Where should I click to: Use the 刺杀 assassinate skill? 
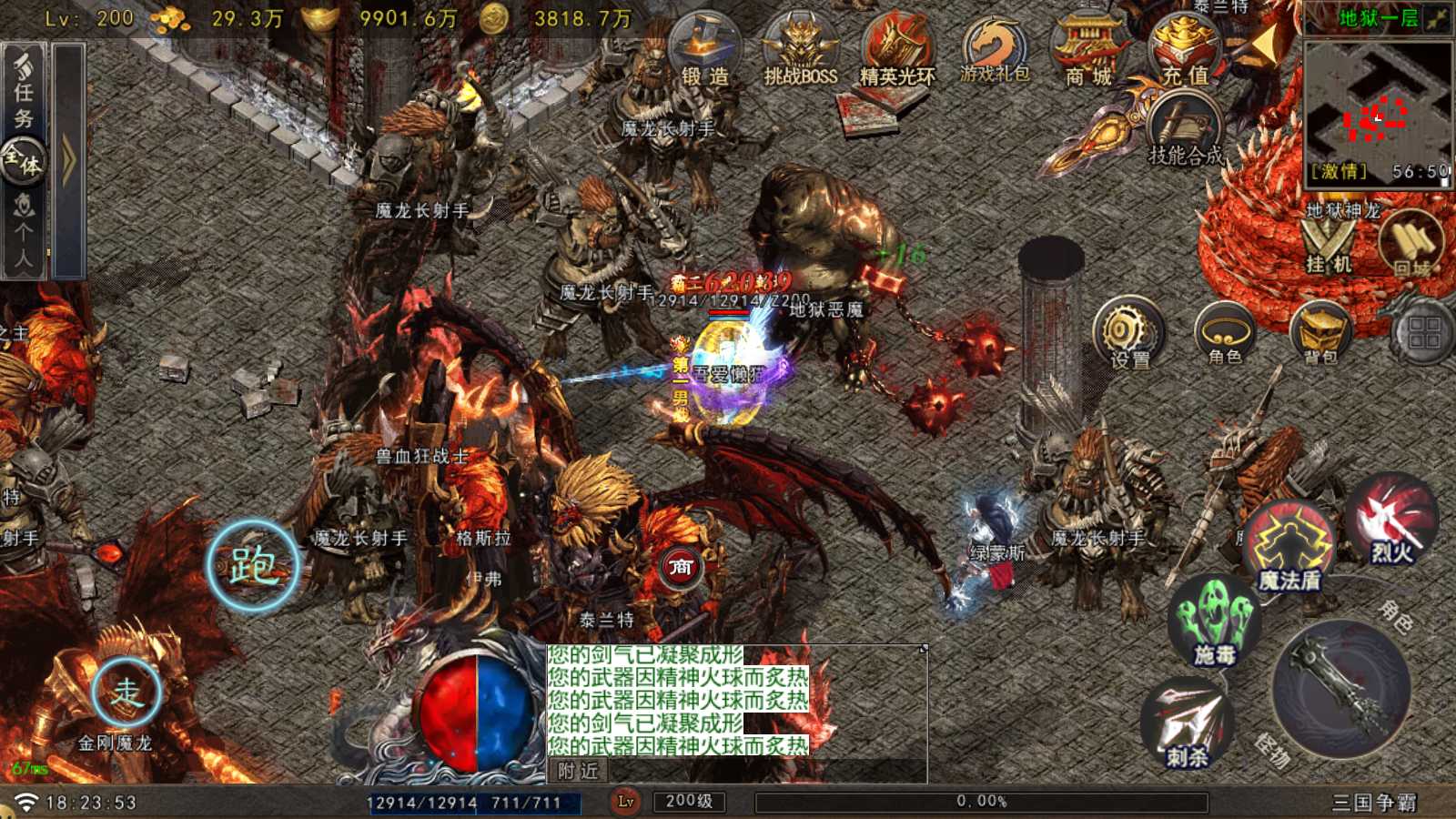click(x=1187, y=725)
